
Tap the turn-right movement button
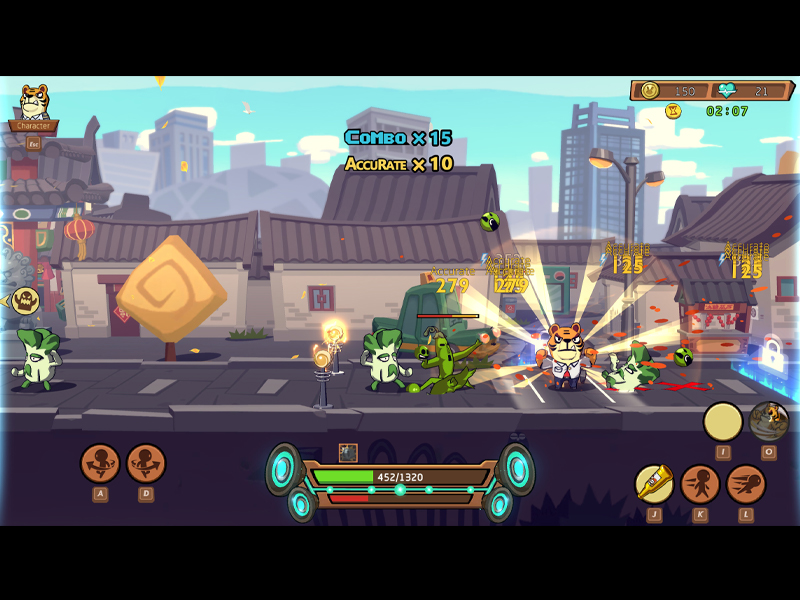tap(146, 463)
